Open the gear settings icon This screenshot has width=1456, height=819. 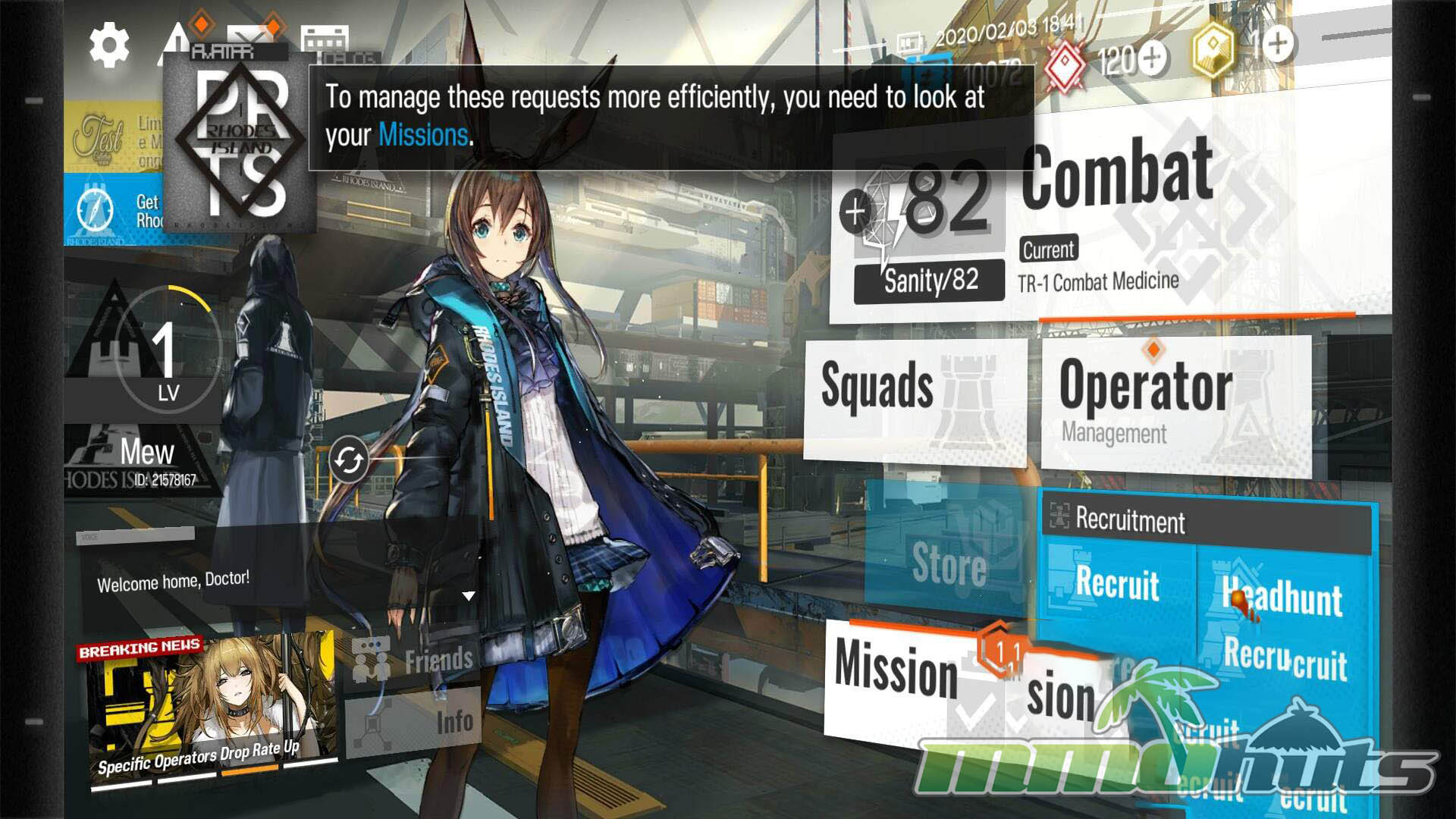tap(109, 45)
